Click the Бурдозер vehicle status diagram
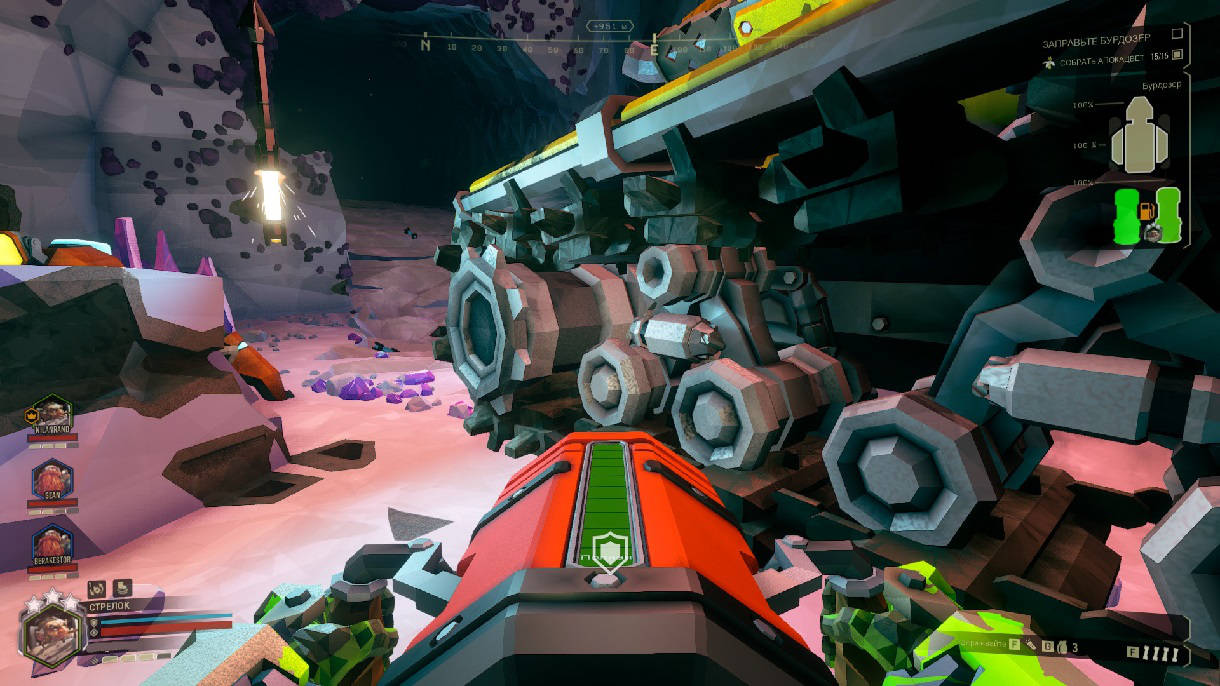 (1139, 140)
